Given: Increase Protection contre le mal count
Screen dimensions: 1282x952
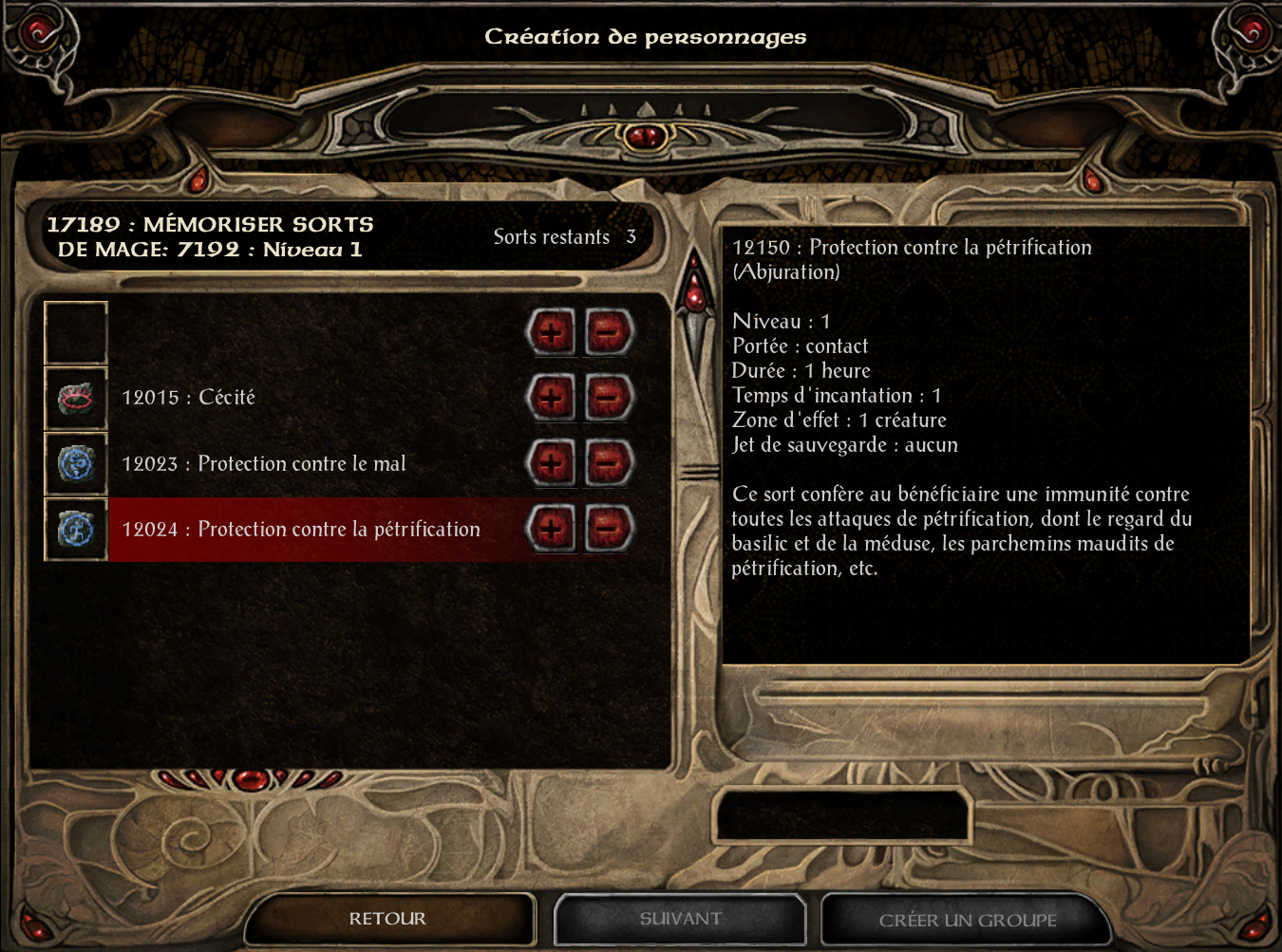Looking at the screenshot, I should coord(551,464).
